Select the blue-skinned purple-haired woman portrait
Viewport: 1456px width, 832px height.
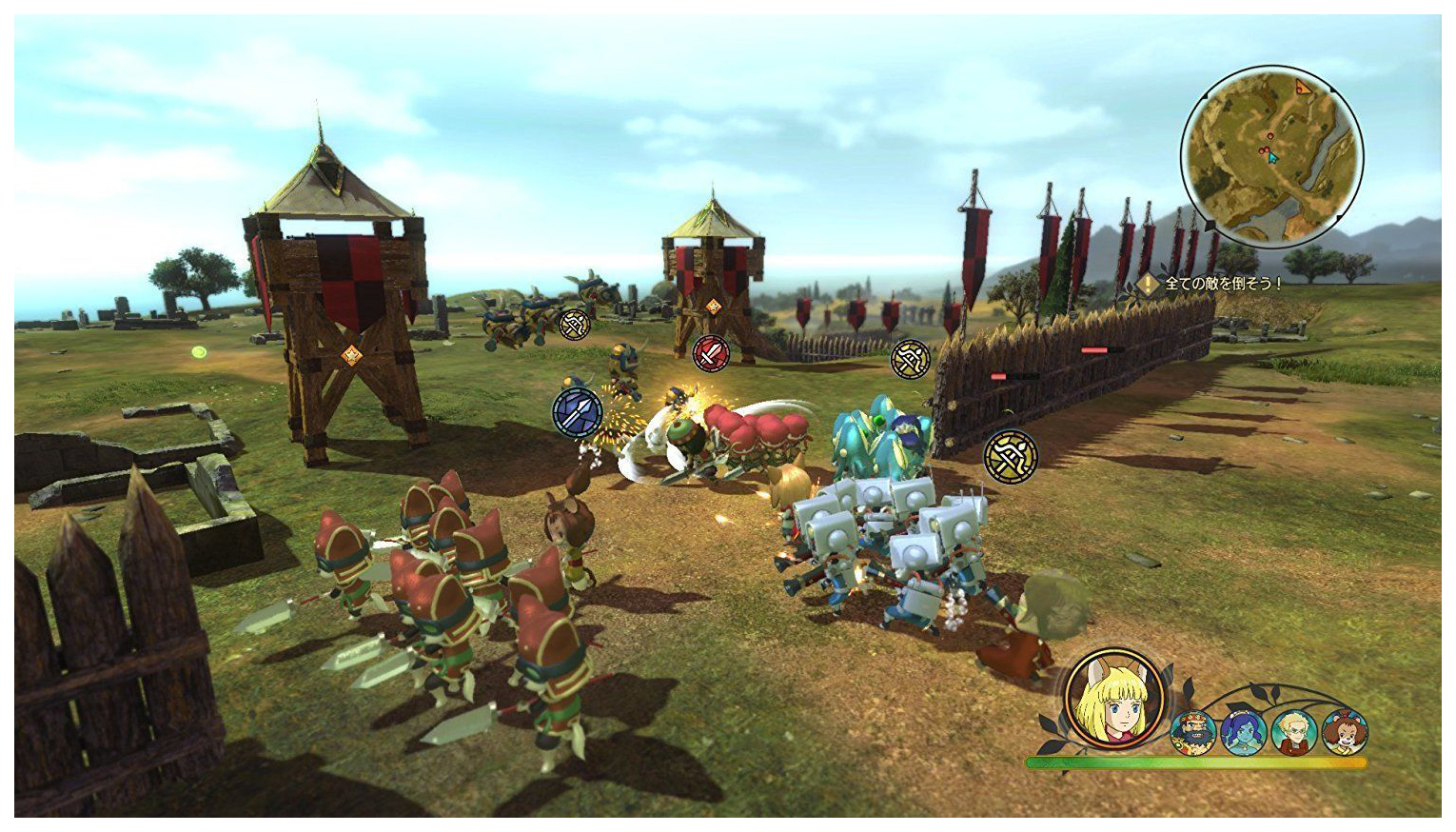pyautogui.click(x=1244, y=732)
